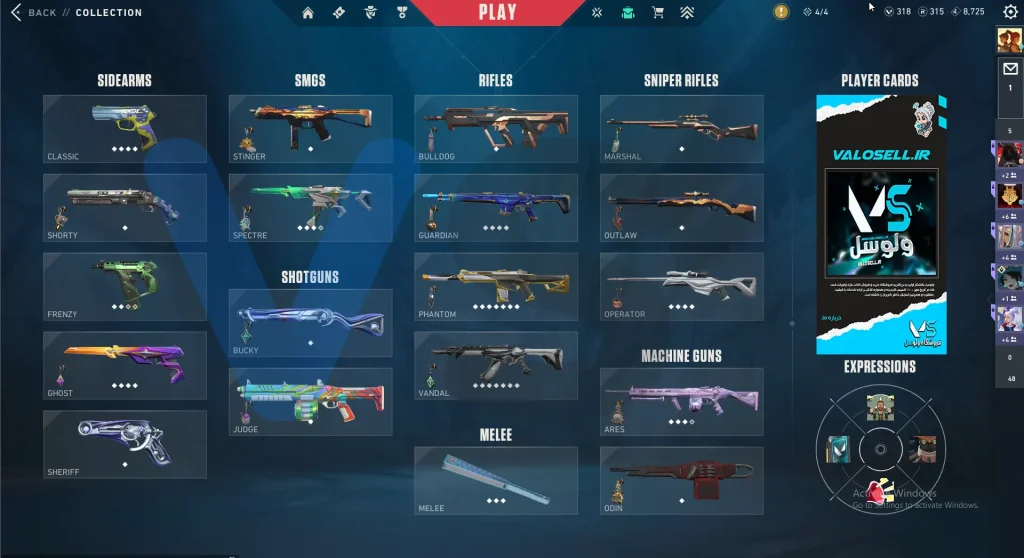The width and height of the screenshot is (1024, 558).
Task: Select the Ghost pistol skin slot
Action: coord(125,365)
